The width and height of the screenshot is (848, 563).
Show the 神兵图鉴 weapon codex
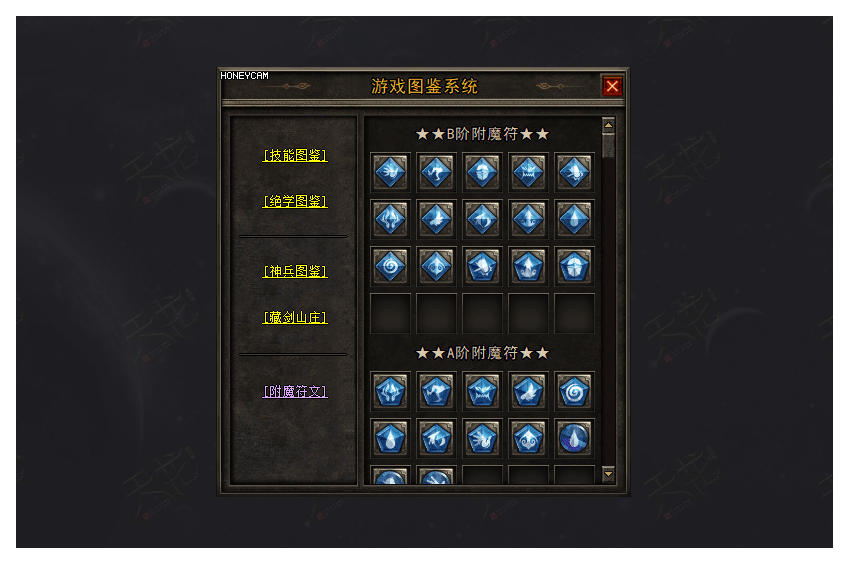pos(295,271)
